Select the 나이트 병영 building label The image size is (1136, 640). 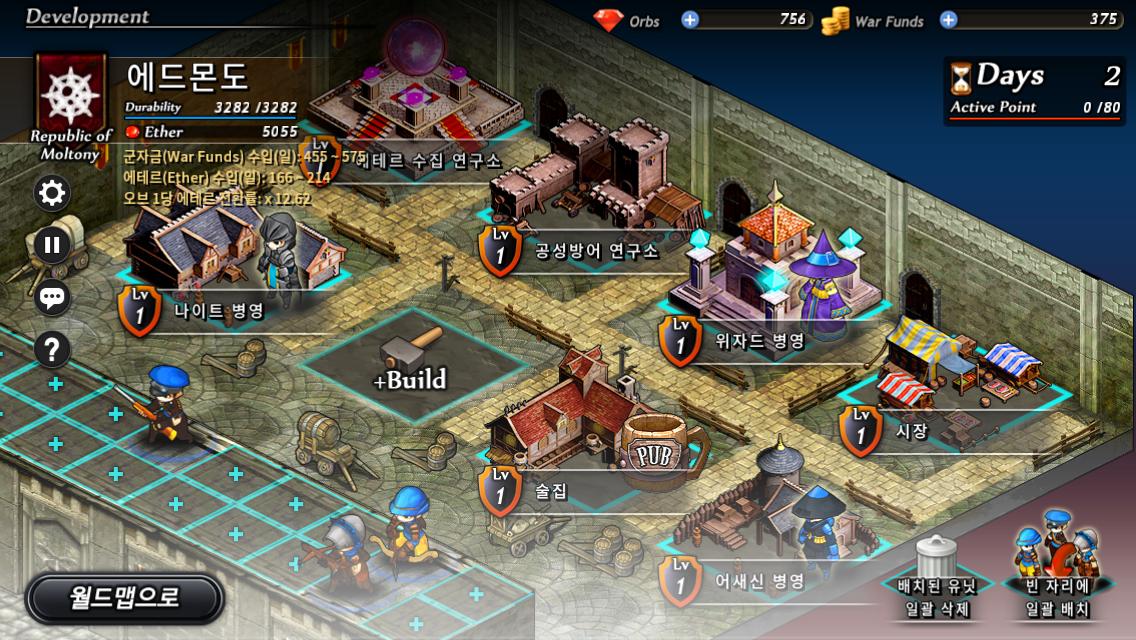(x=218, y=311)
